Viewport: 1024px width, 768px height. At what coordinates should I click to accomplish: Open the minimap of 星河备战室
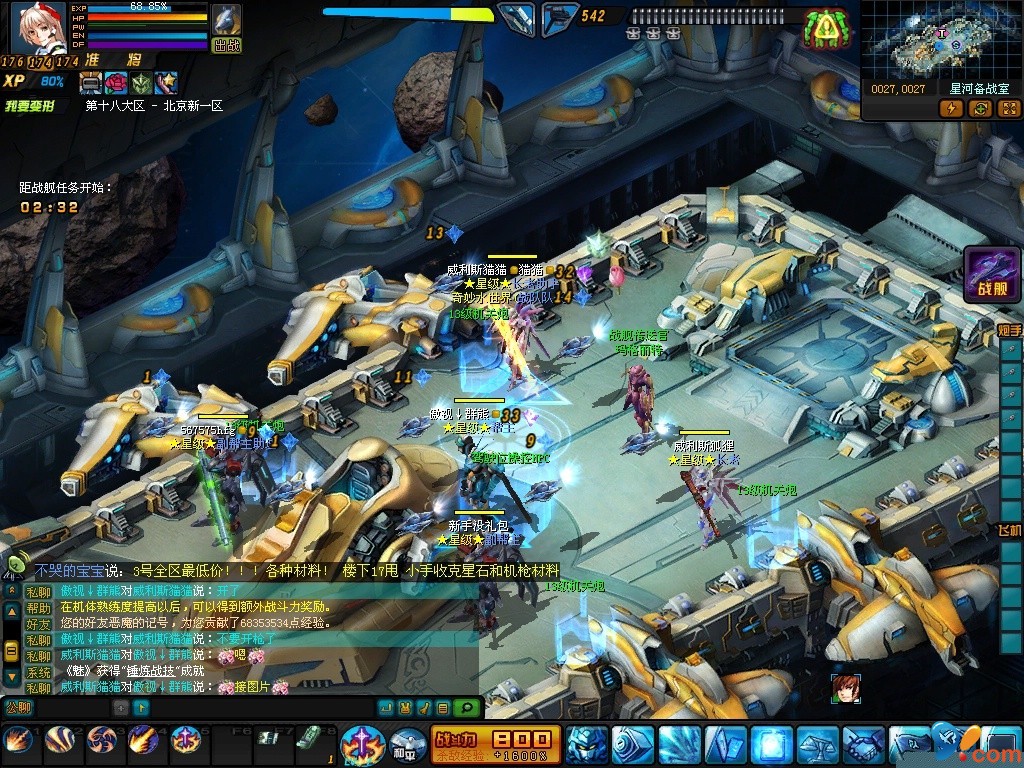[x=940, y=41]
